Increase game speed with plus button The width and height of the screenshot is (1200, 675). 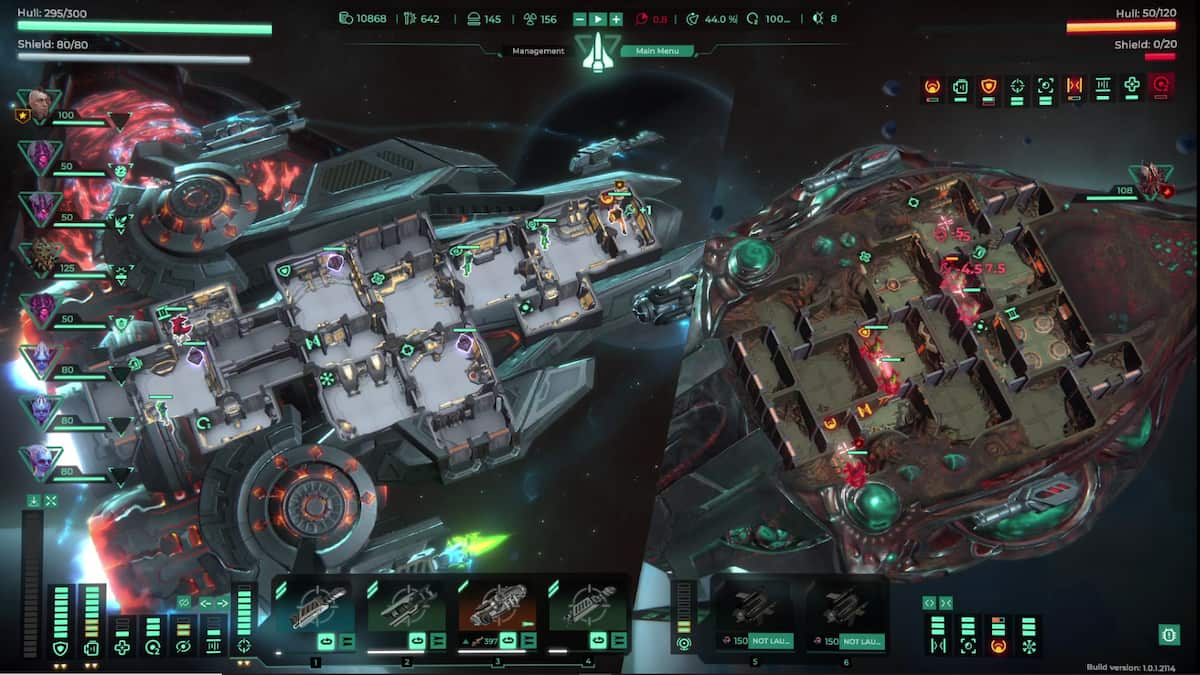click(x=616, y=19)
